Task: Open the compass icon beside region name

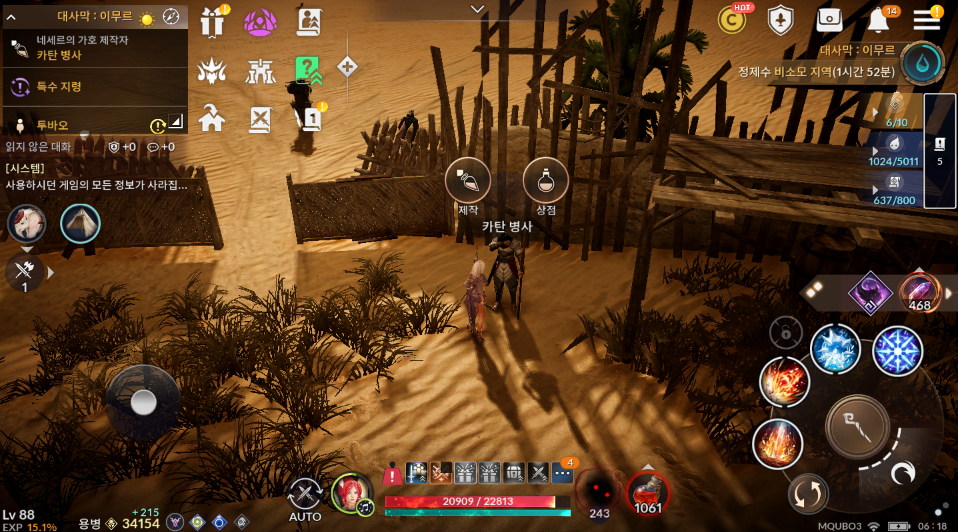Action: [171, 18]
